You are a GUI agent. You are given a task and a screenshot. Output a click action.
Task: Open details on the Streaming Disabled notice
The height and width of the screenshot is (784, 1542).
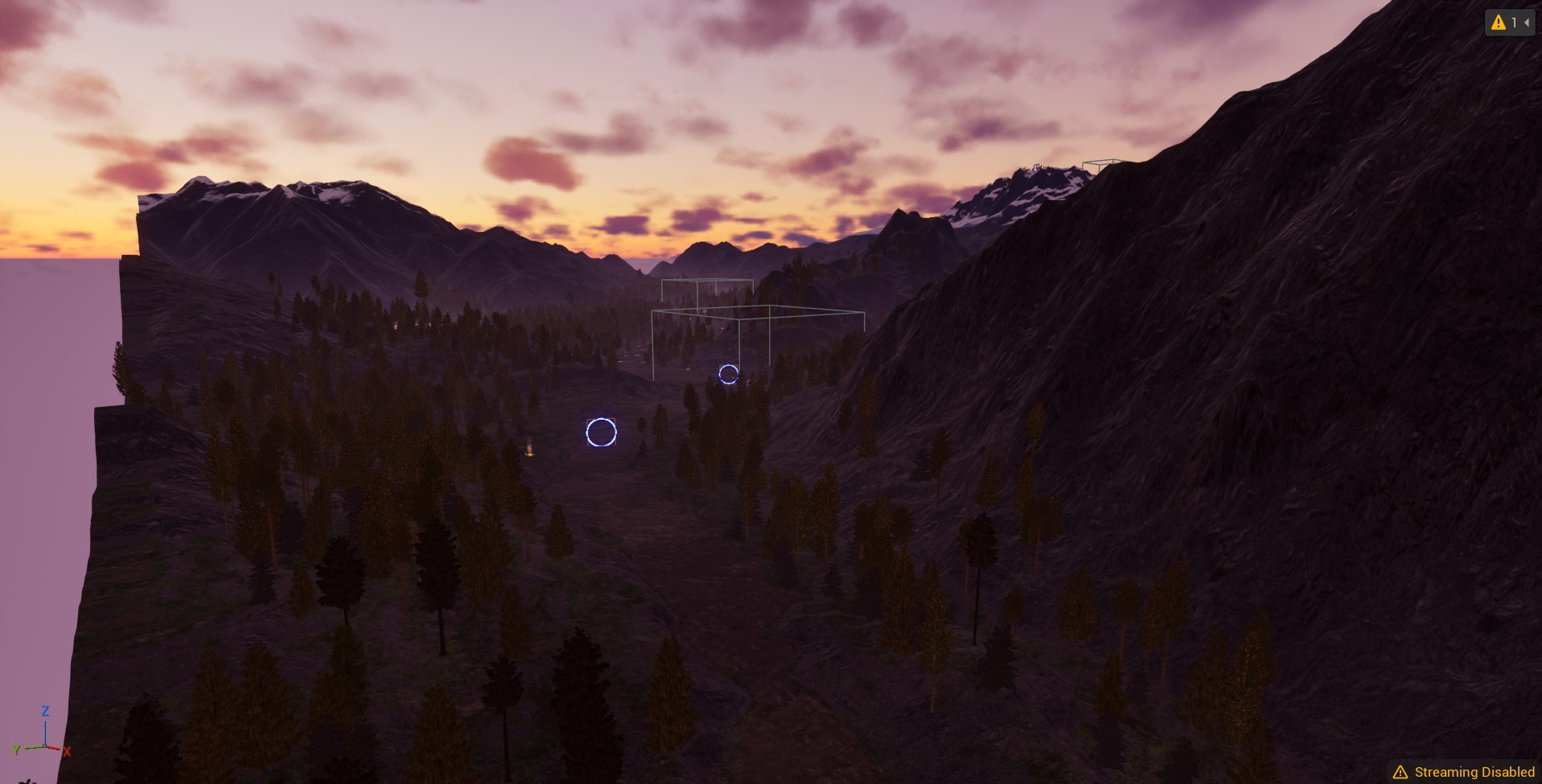pos(1476,771)
